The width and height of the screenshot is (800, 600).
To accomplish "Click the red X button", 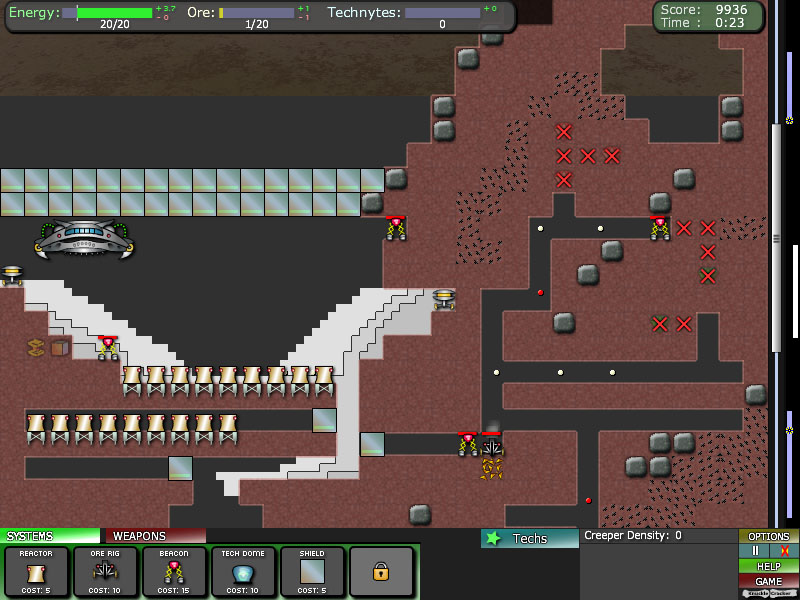I will pos(784,551).
